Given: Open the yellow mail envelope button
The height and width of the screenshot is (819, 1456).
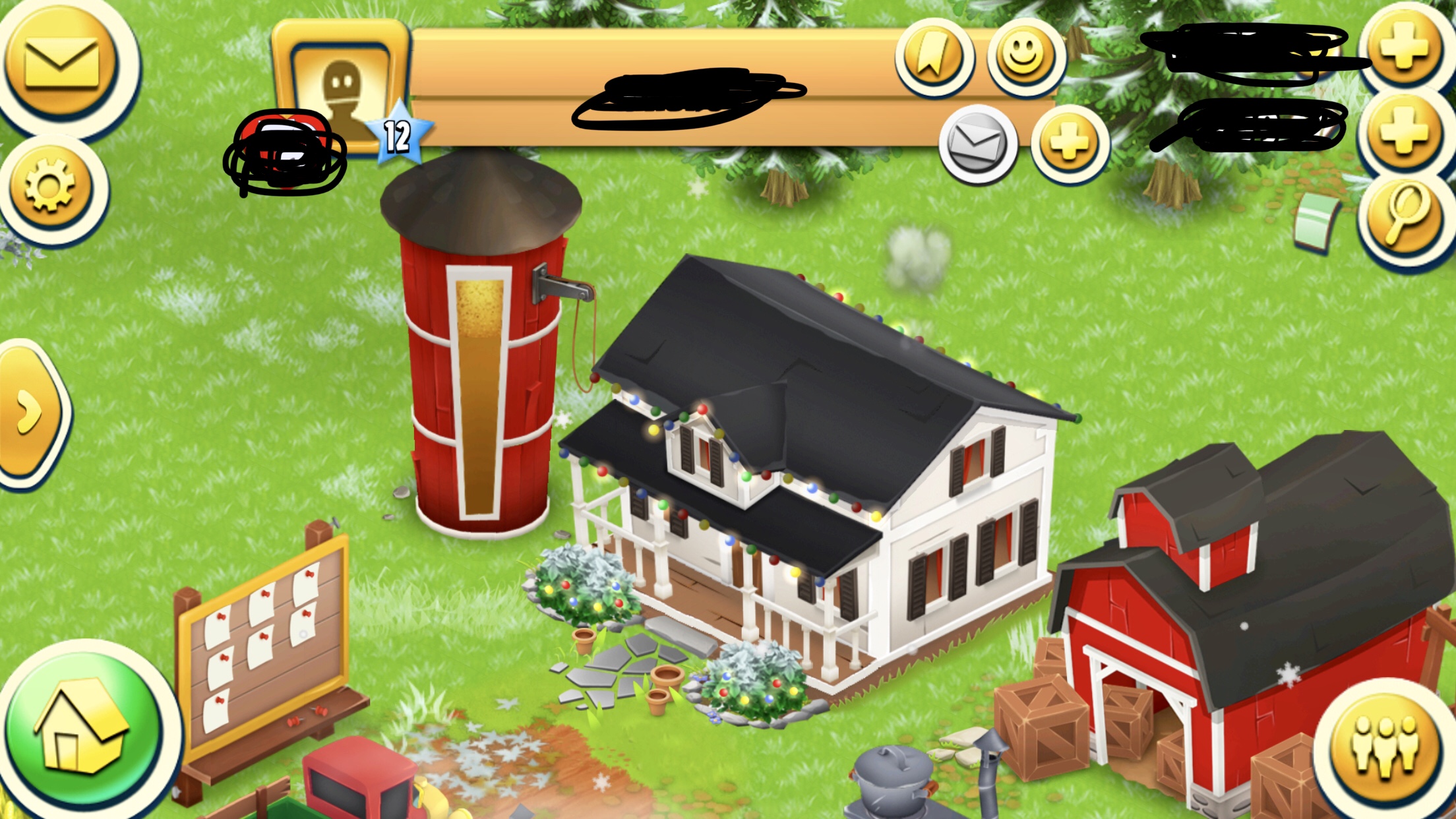Looking at the screenshot, I should (61, 63).
